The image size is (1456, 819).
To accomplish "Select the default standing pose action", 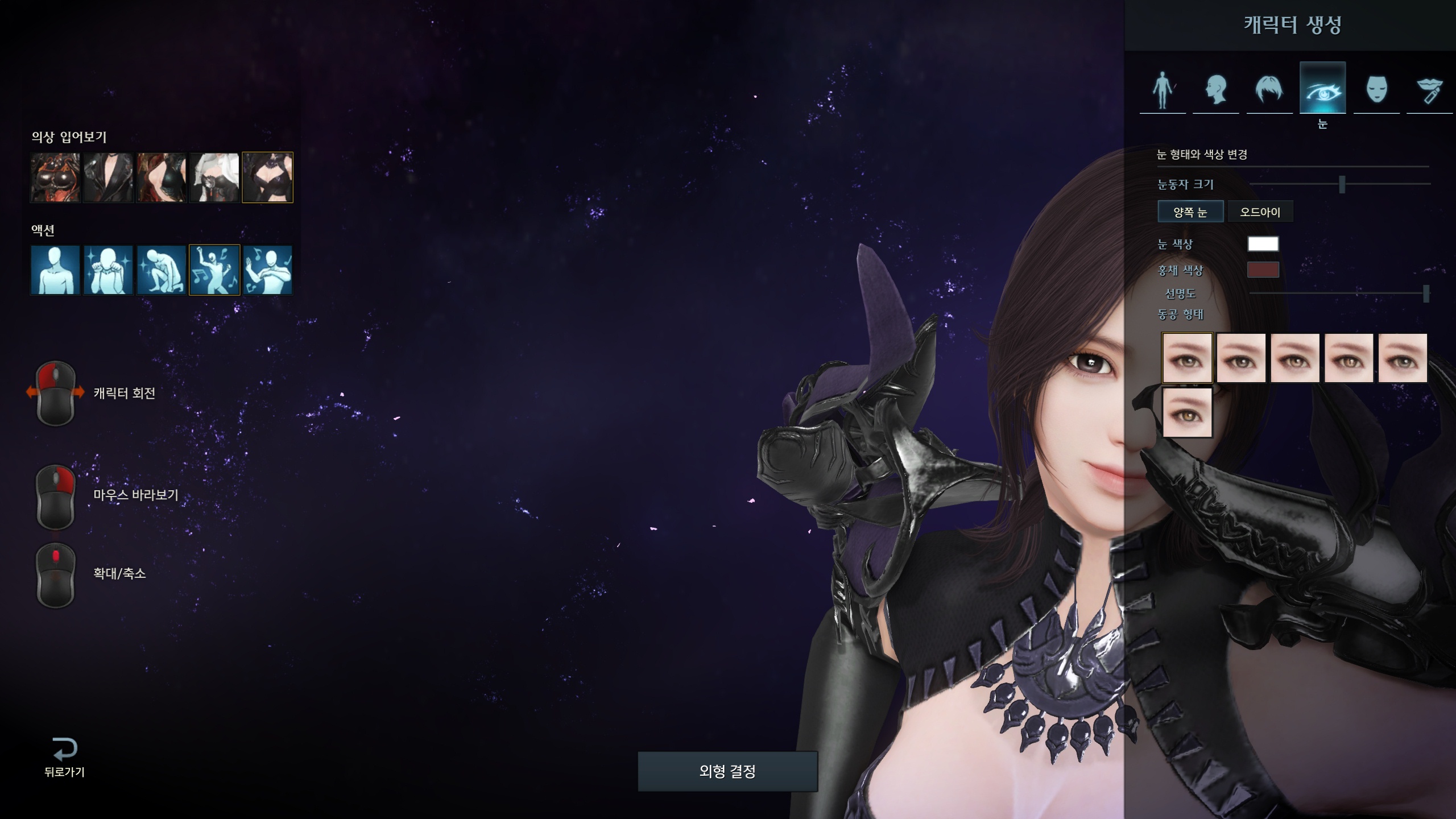I will 55,270.
